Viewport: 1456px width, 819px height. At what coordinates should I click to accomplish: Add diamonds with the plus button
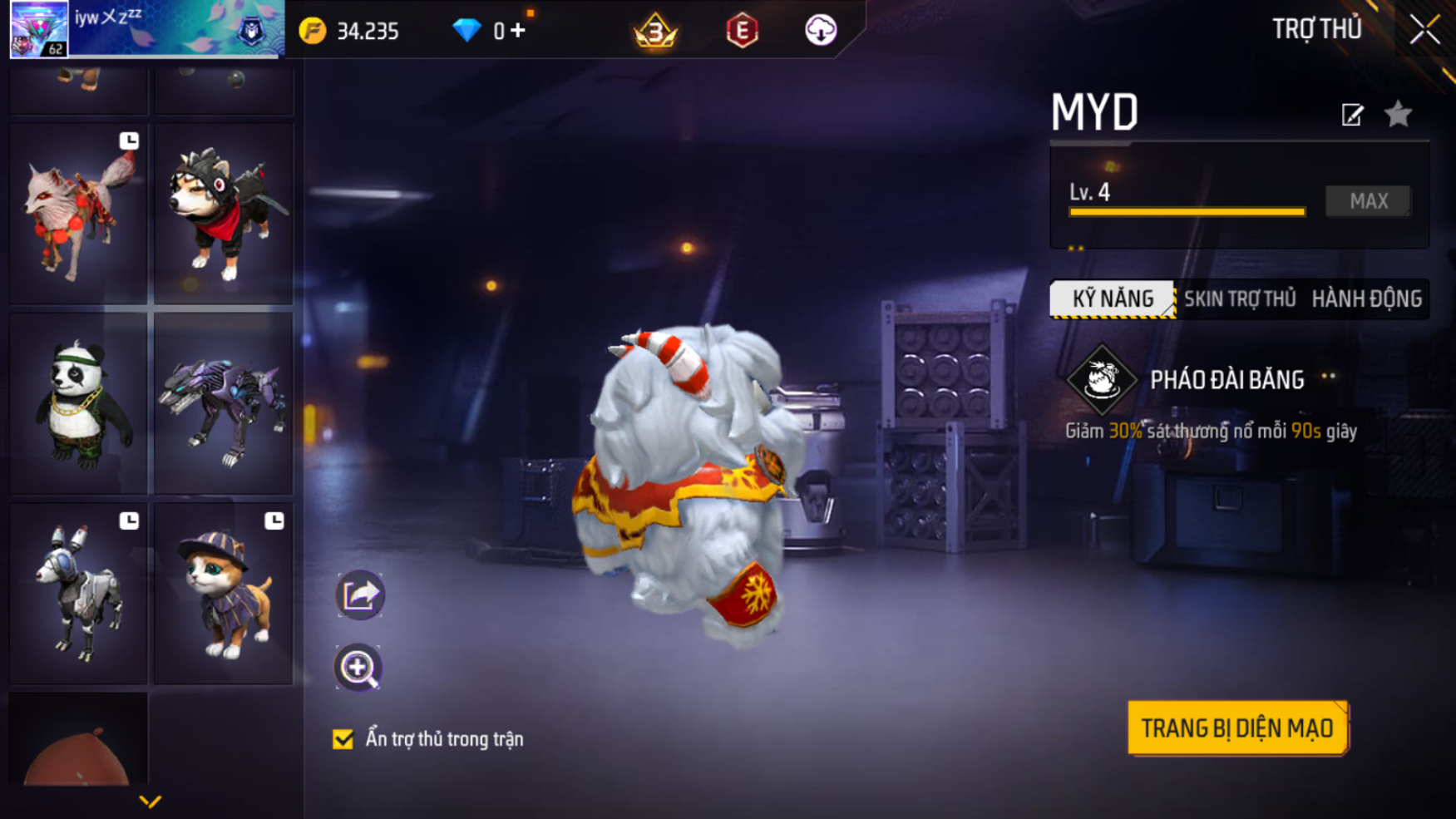pos(518,31)
